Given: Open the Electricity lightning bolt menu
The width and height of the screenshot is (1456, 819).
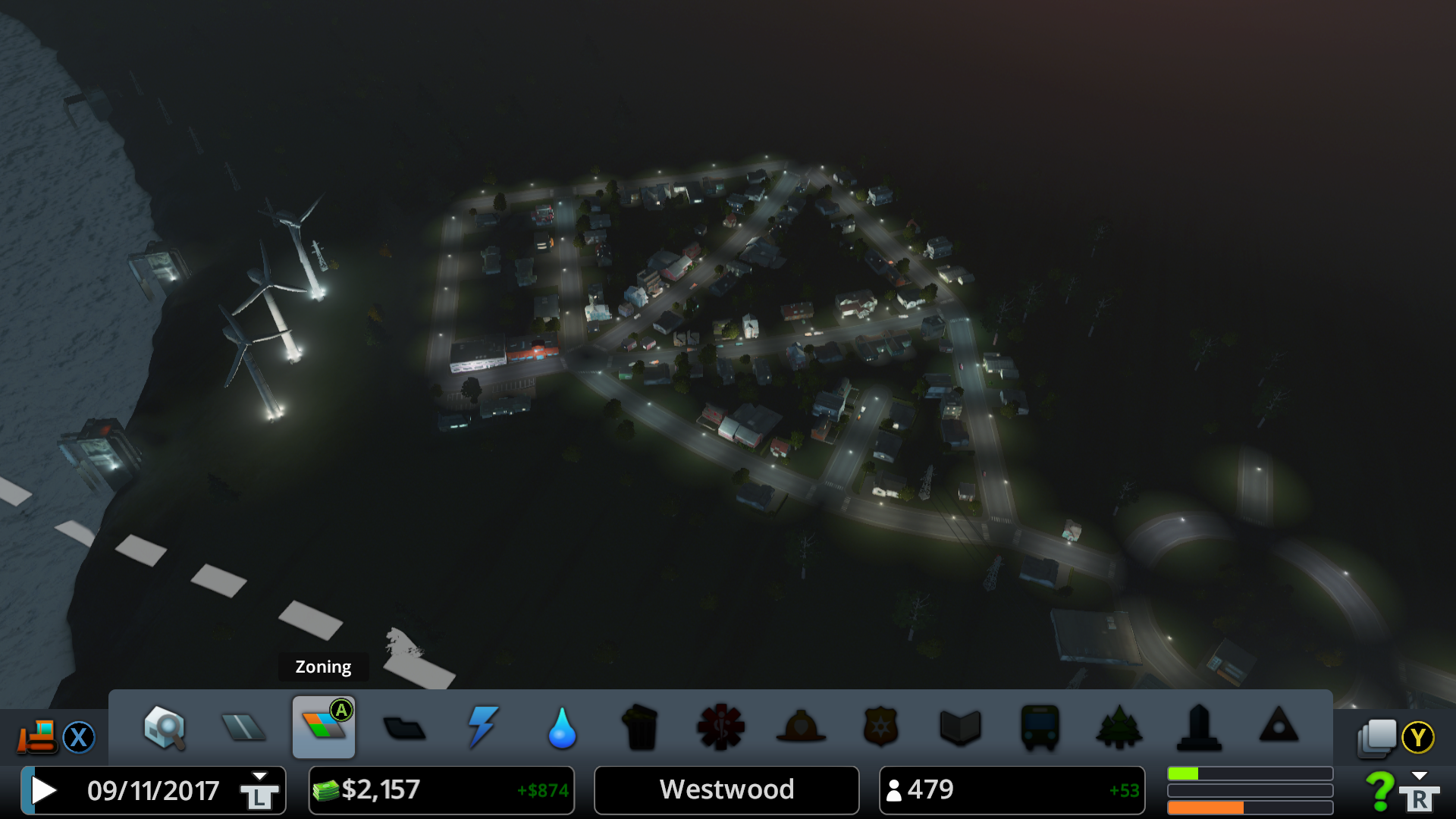Looking at the screenshot, I should click(x=483, y=727).
